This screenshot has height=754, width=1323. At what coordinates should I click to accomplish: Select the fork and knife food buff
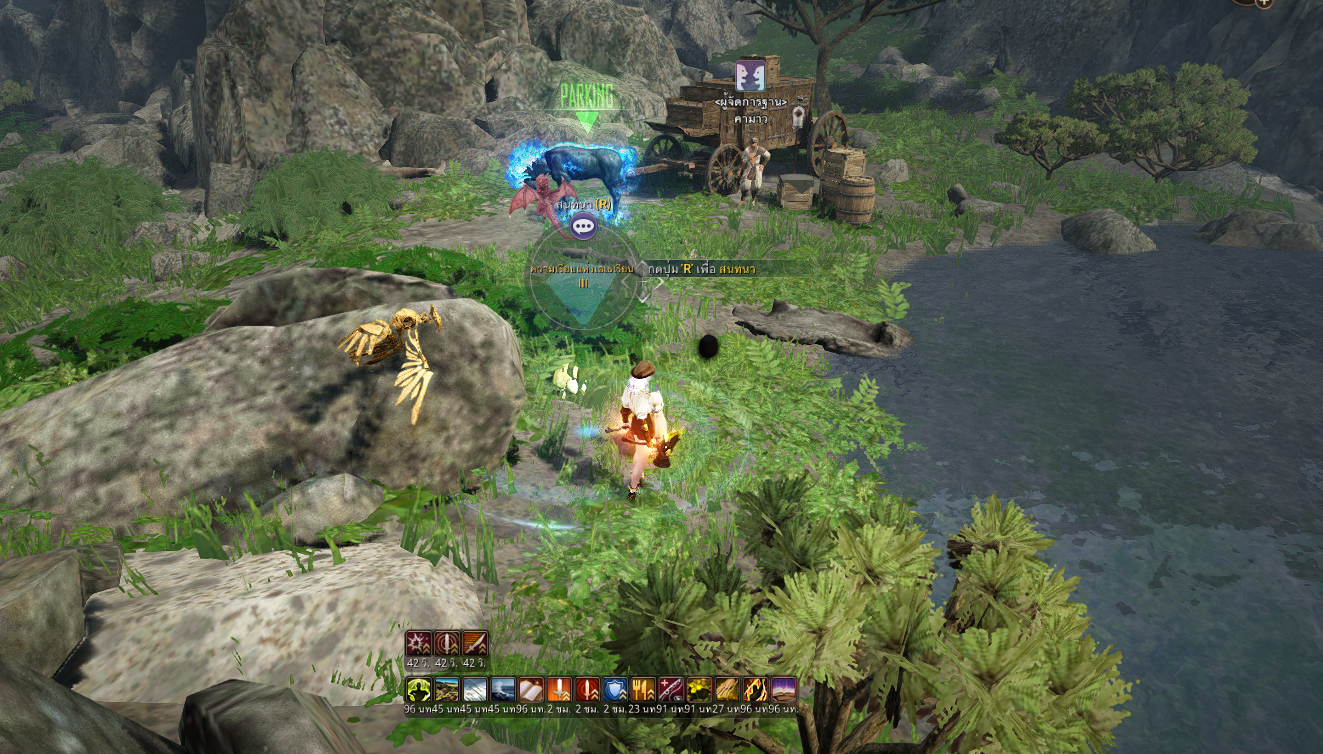pyautogui.click(x=643, y=690)
